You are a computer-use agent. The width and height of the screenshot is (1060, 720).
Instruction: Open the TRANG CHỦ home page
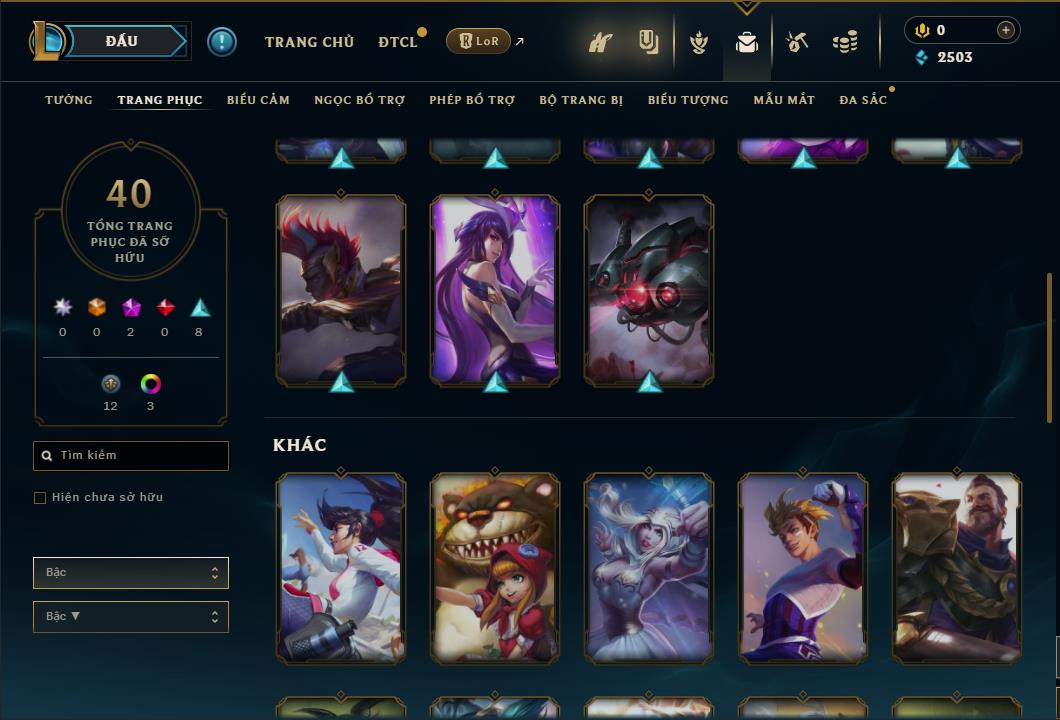tap(309, 42)
